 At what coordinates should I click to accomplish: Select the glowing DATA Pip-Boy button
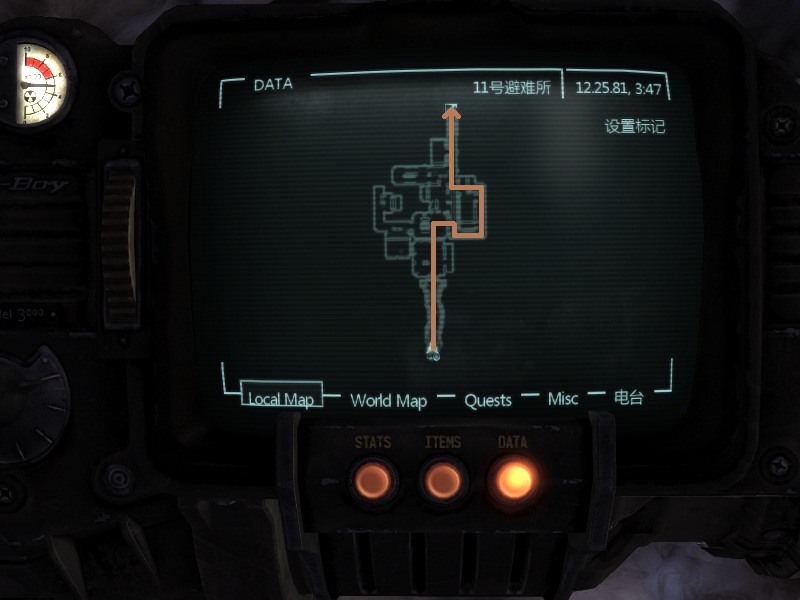click(x=513, y=481)
